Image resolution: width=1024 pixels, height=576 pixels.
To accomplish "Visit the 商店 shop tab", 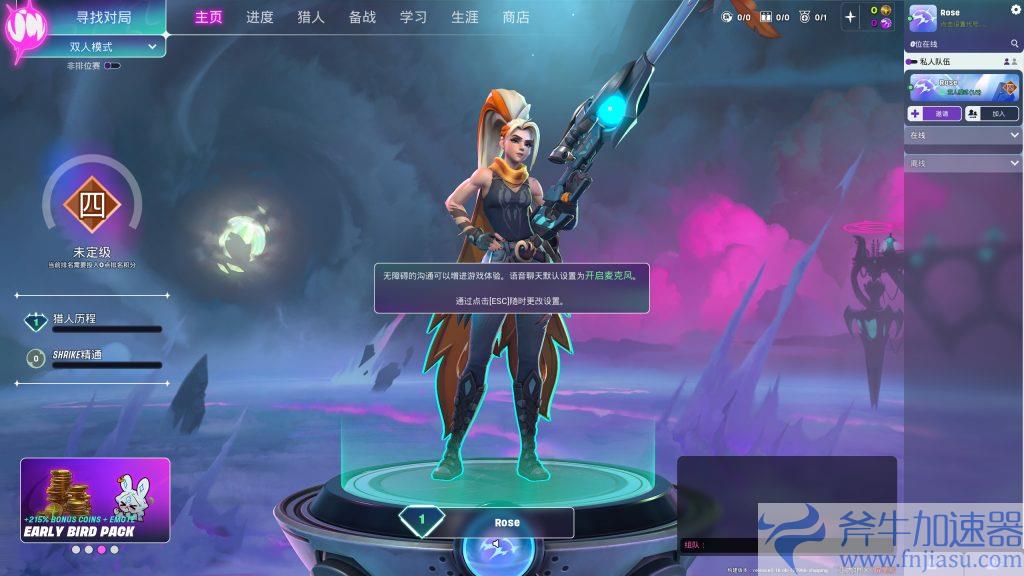I will pyautogui.click(x=516, y=17).
